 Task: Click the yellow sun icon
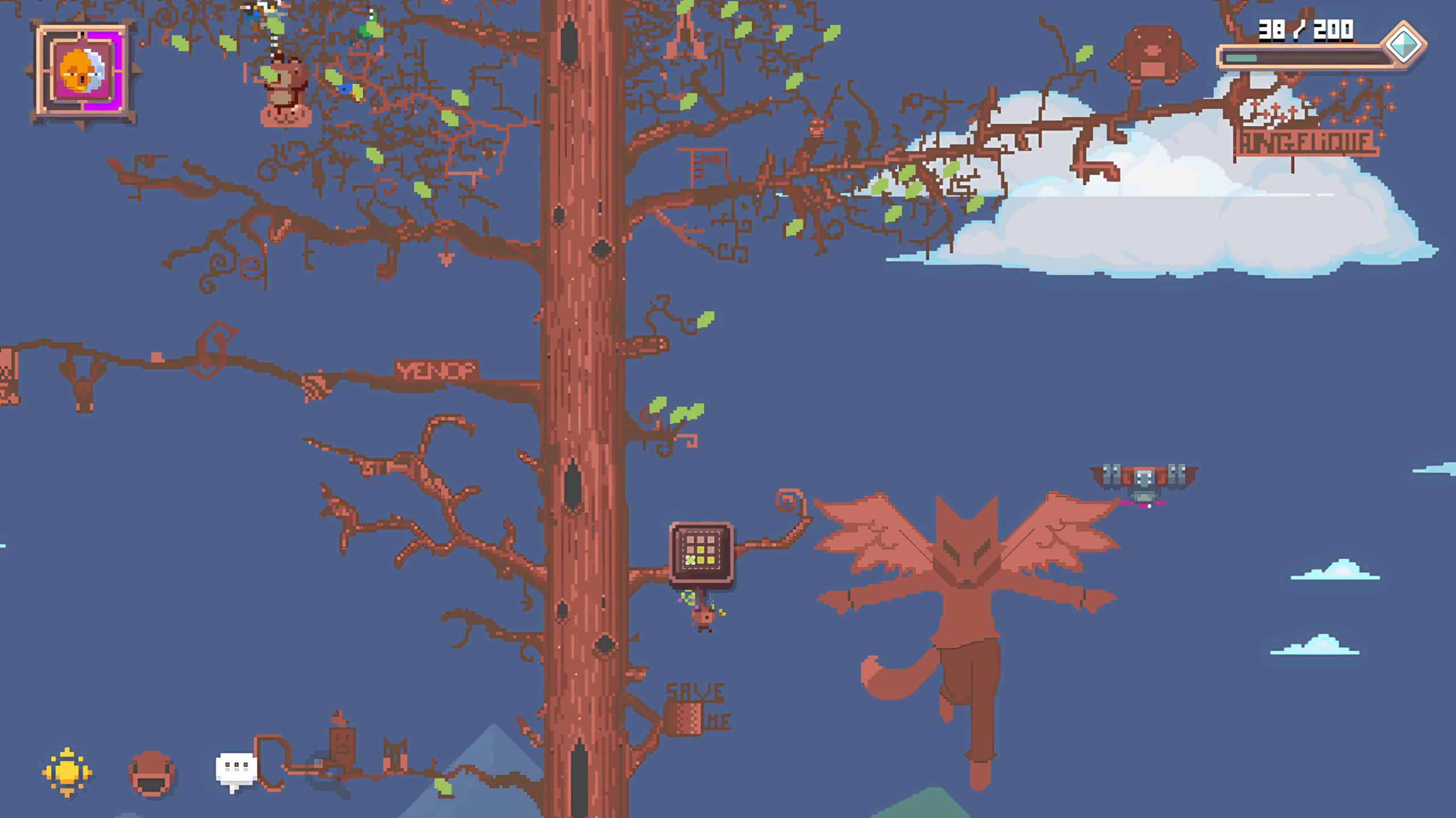coord(67,772)
